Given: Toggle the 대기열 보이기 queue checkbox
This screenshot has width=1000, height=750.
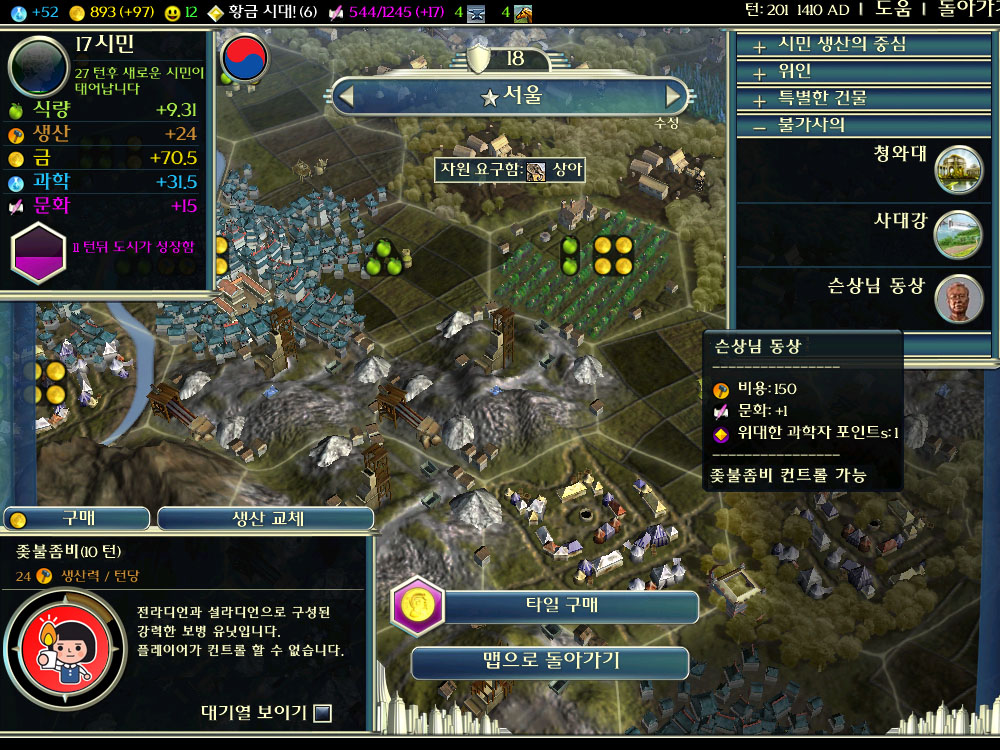Looking at the screenshot, I should pos(322,713).
